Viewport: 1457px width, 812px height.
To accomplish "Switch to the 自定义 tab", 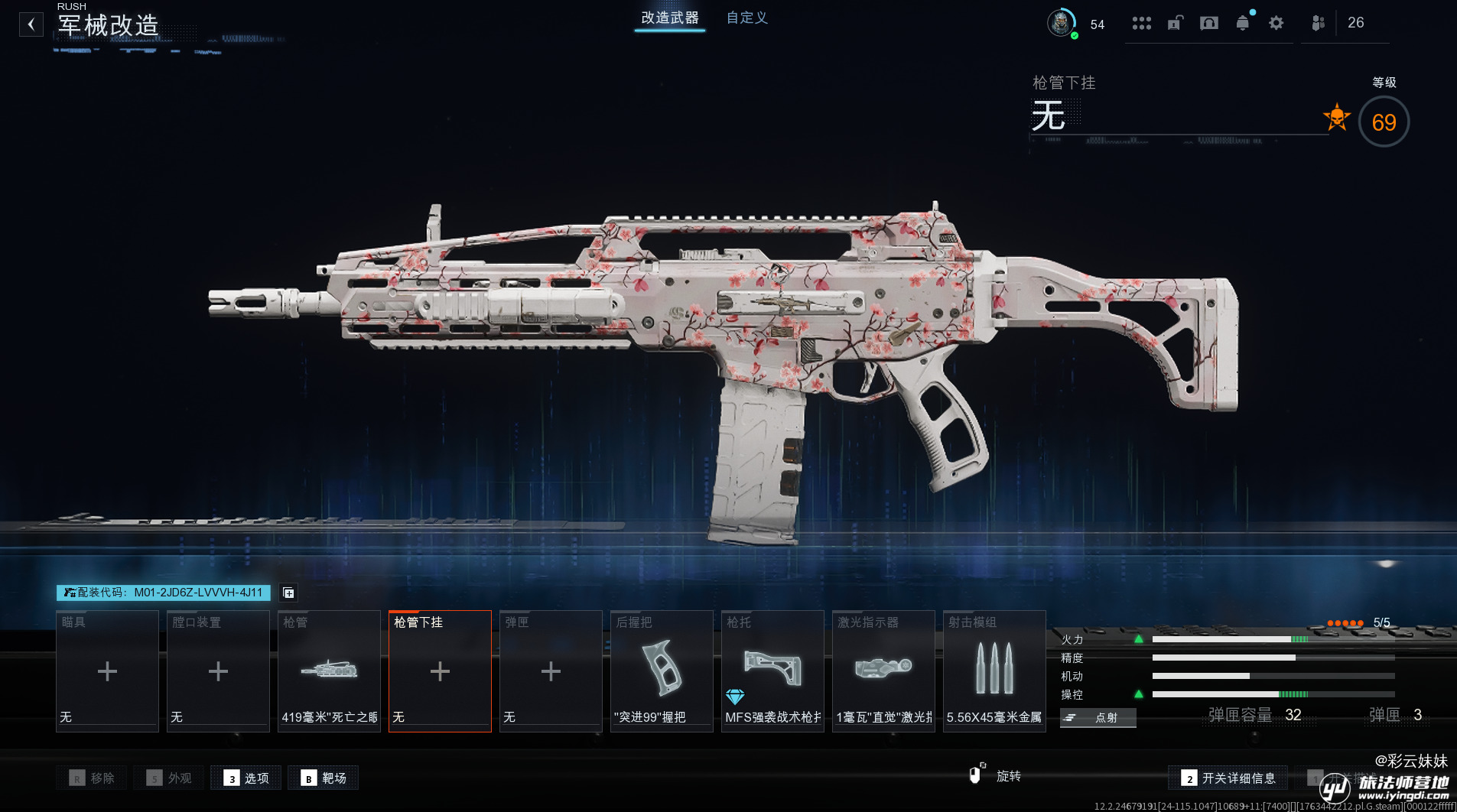I will pos(746,18).
